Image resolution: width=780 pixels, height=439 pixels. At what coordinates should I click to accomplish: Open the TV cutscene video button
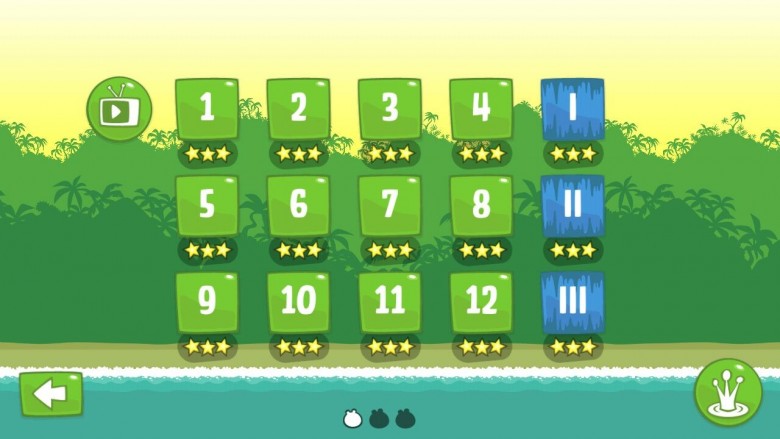(x=119, y=108)
